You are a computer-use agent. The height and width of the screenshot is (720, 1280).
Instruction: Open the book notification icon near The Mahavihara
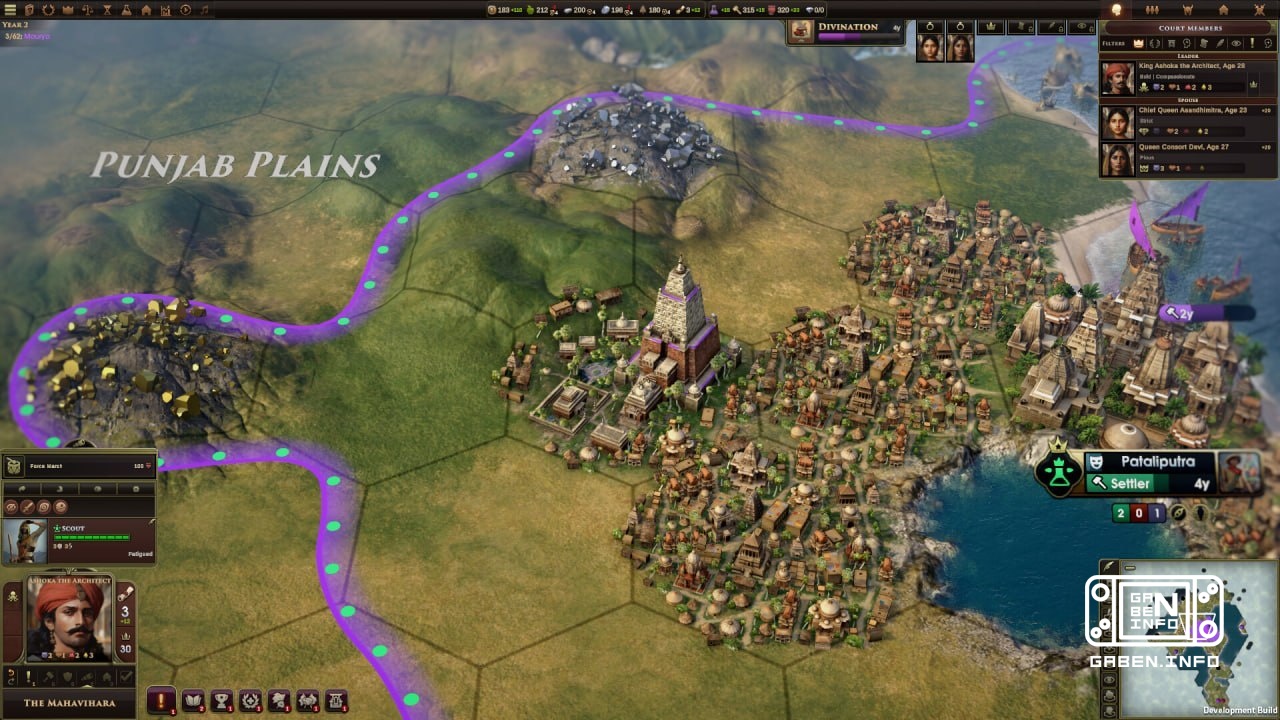tap(193, 701)
